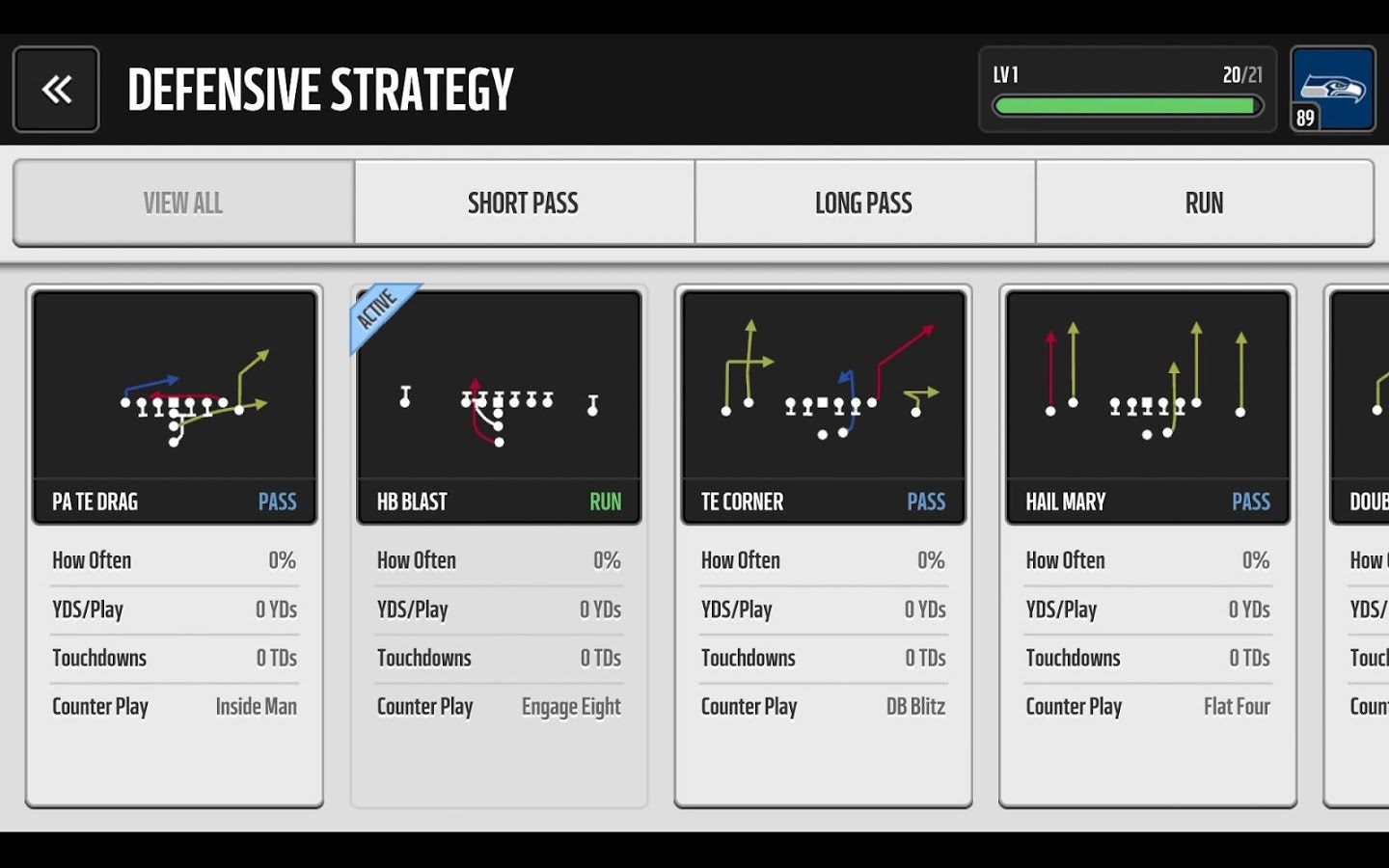This screenshot has height=868, width=1389.
Task: Click the LV 1 progress bar
Action: pyautogui.click(x=1127, y=106)
